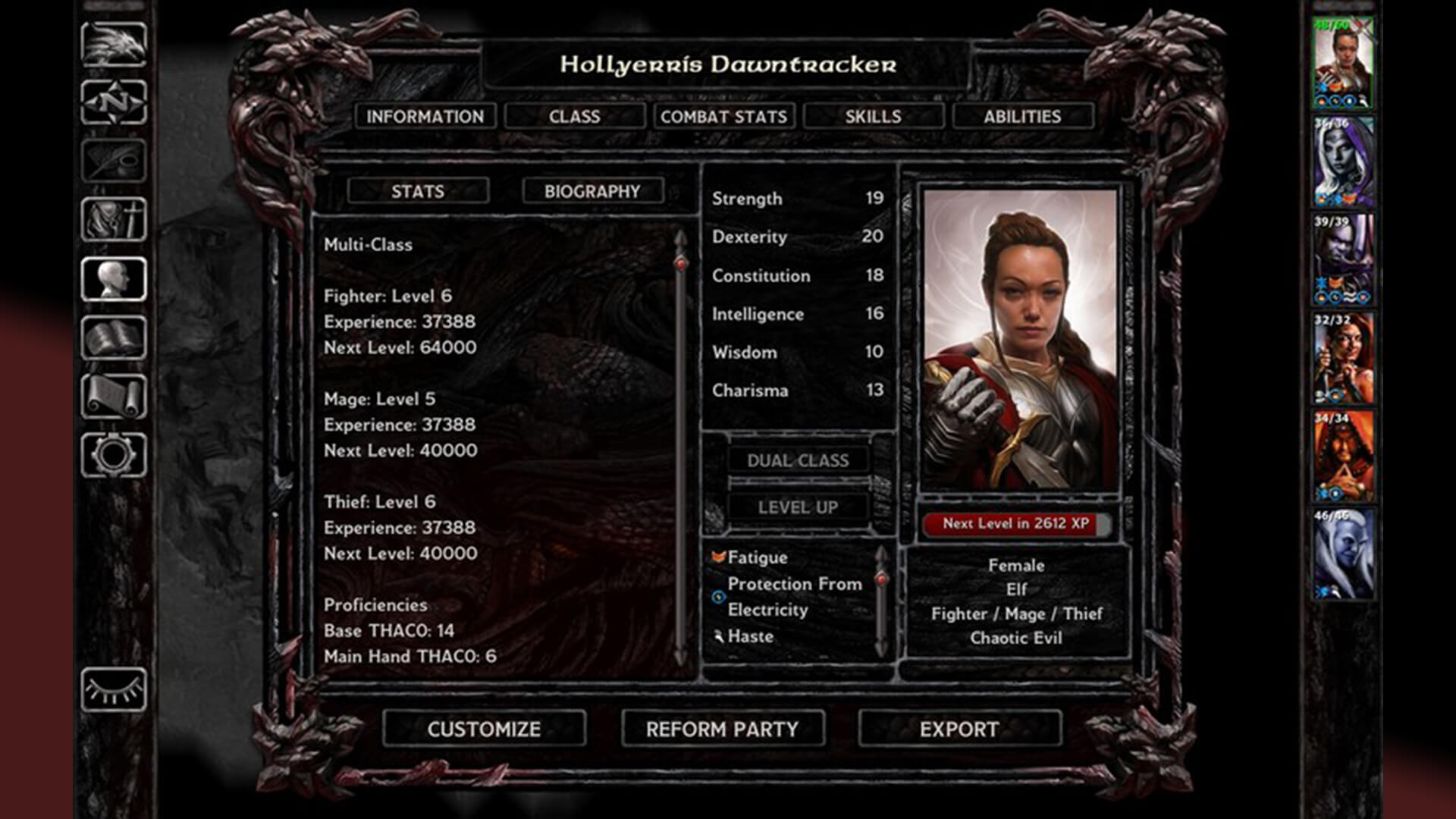Click the REFORM PARTY button
The image size is (1456, 819).
(x=720, y=728)
